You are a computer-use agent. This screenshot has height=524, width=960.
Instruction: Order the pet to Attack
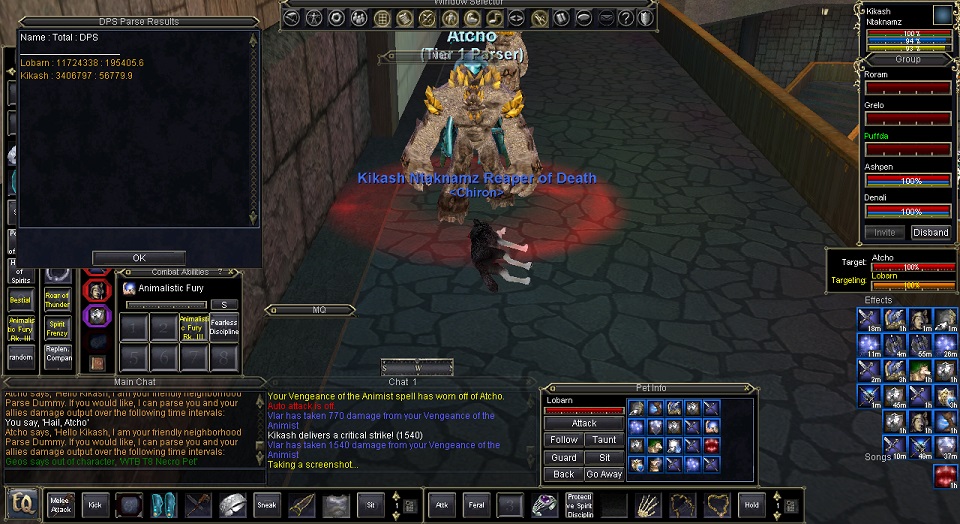pyautogui.click(x=584, y=423)
